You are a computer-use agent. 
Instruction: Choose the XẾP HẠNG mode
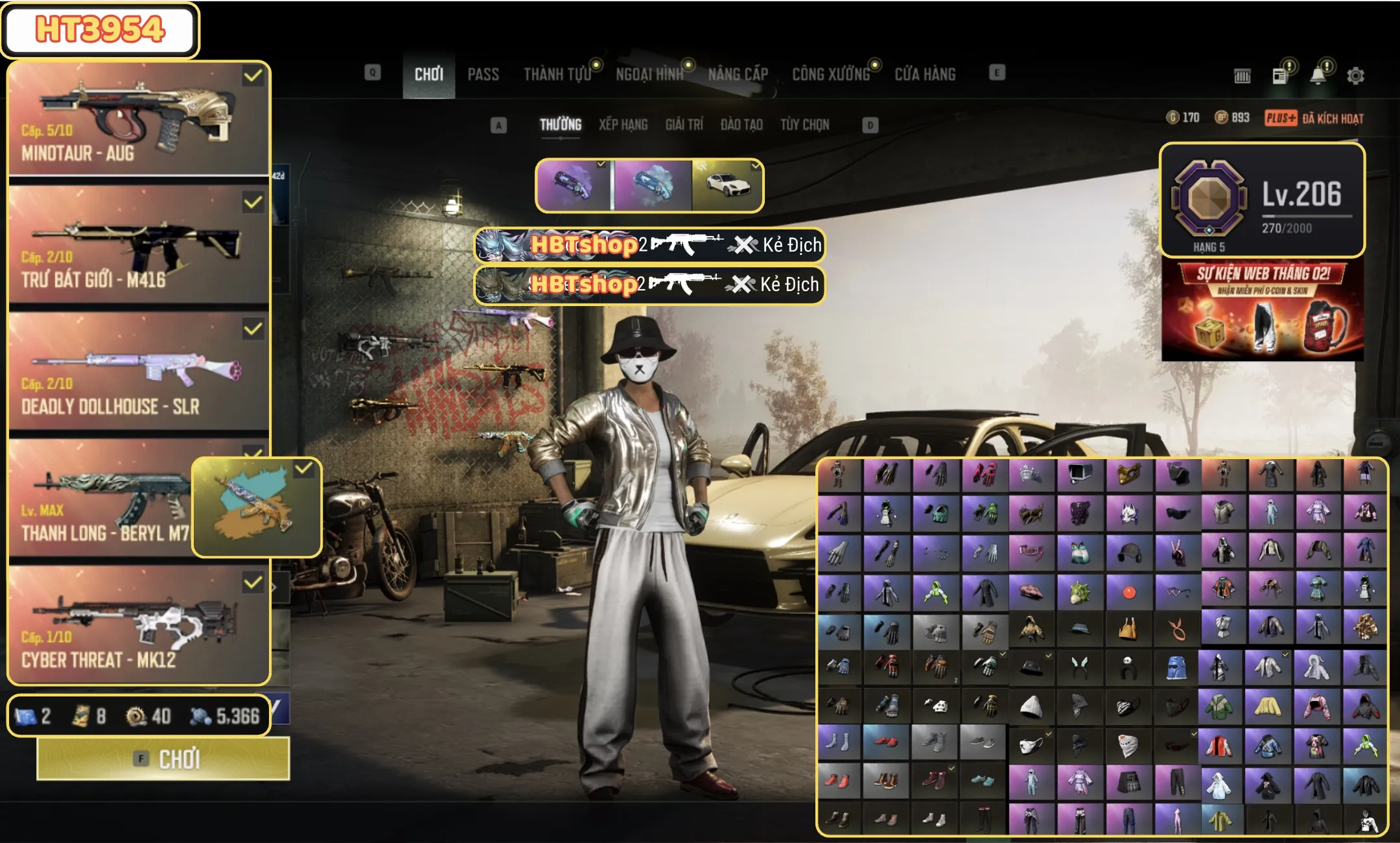[623, 125]
